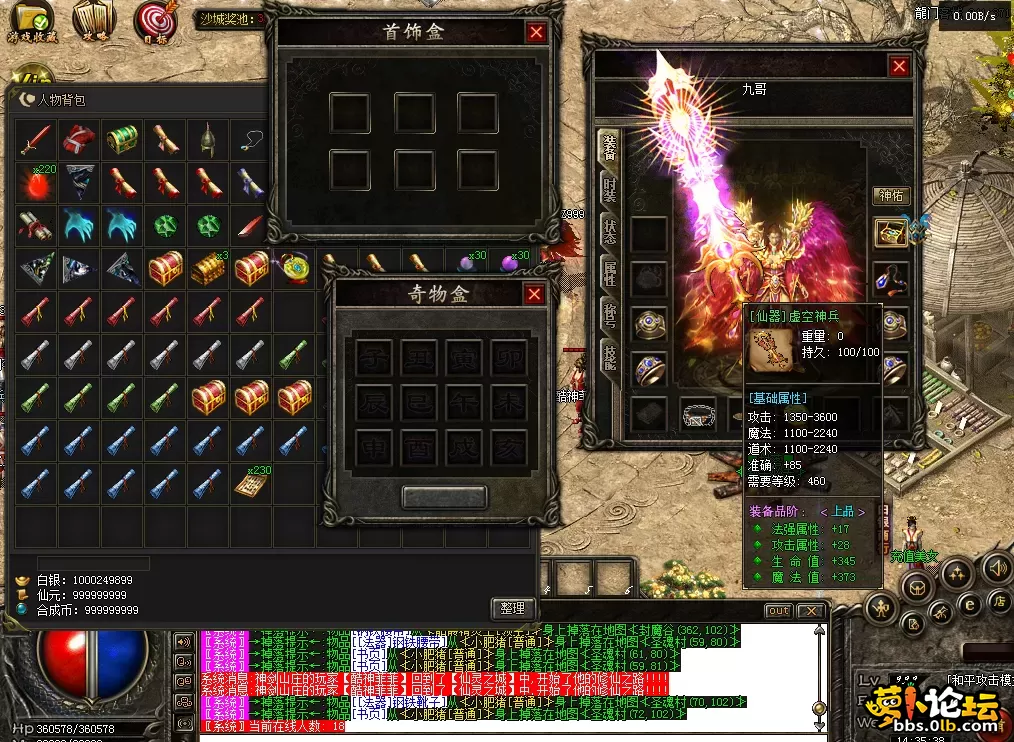This screenshot has width=1014, height=742.
Task: Select the red sword in the bag
Action: pyautogui.click(x=37, y=139)
